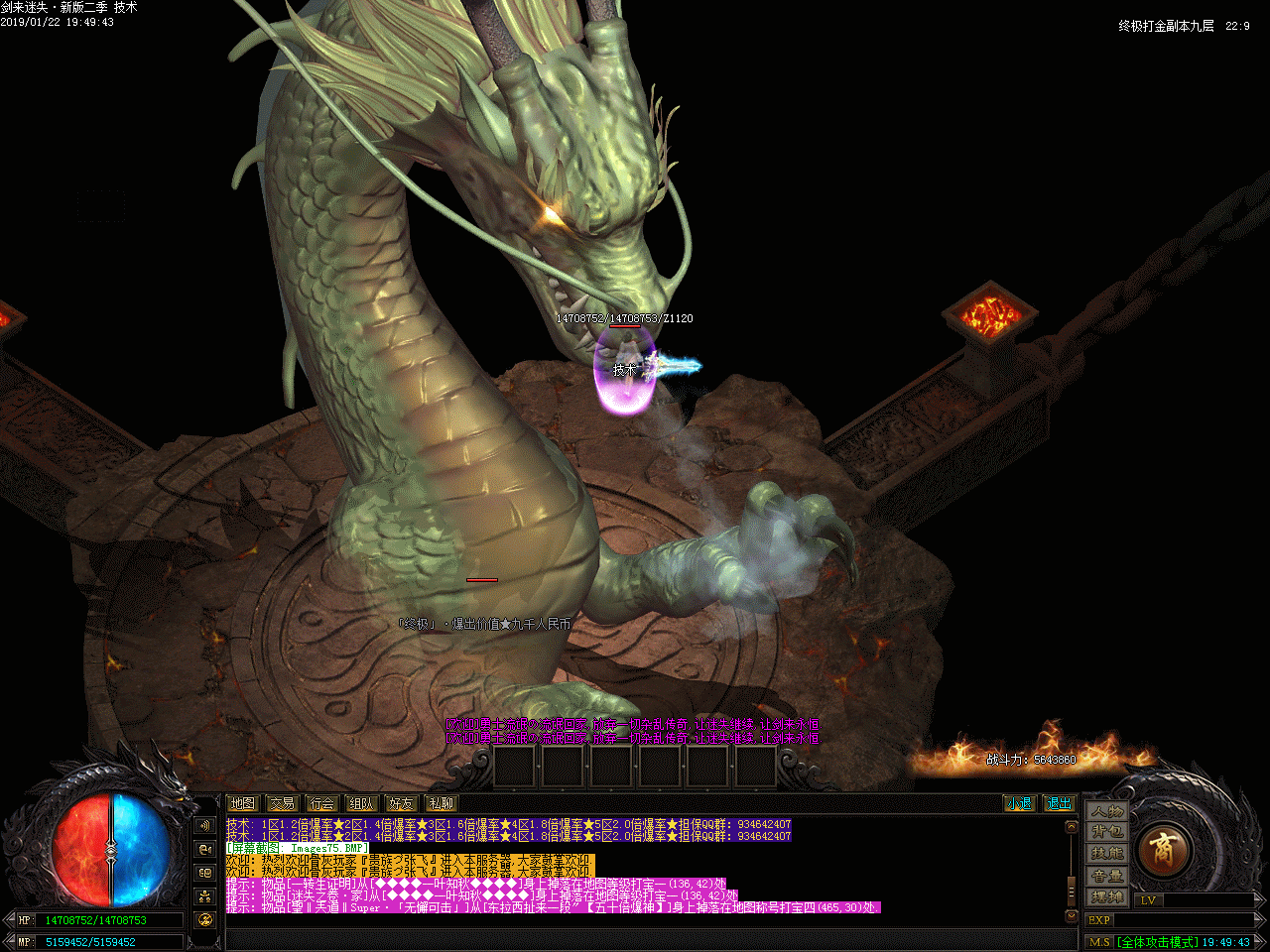The image size is (1270, 952).
Task: Open the 技能 skills panel
Action: 1107,854
